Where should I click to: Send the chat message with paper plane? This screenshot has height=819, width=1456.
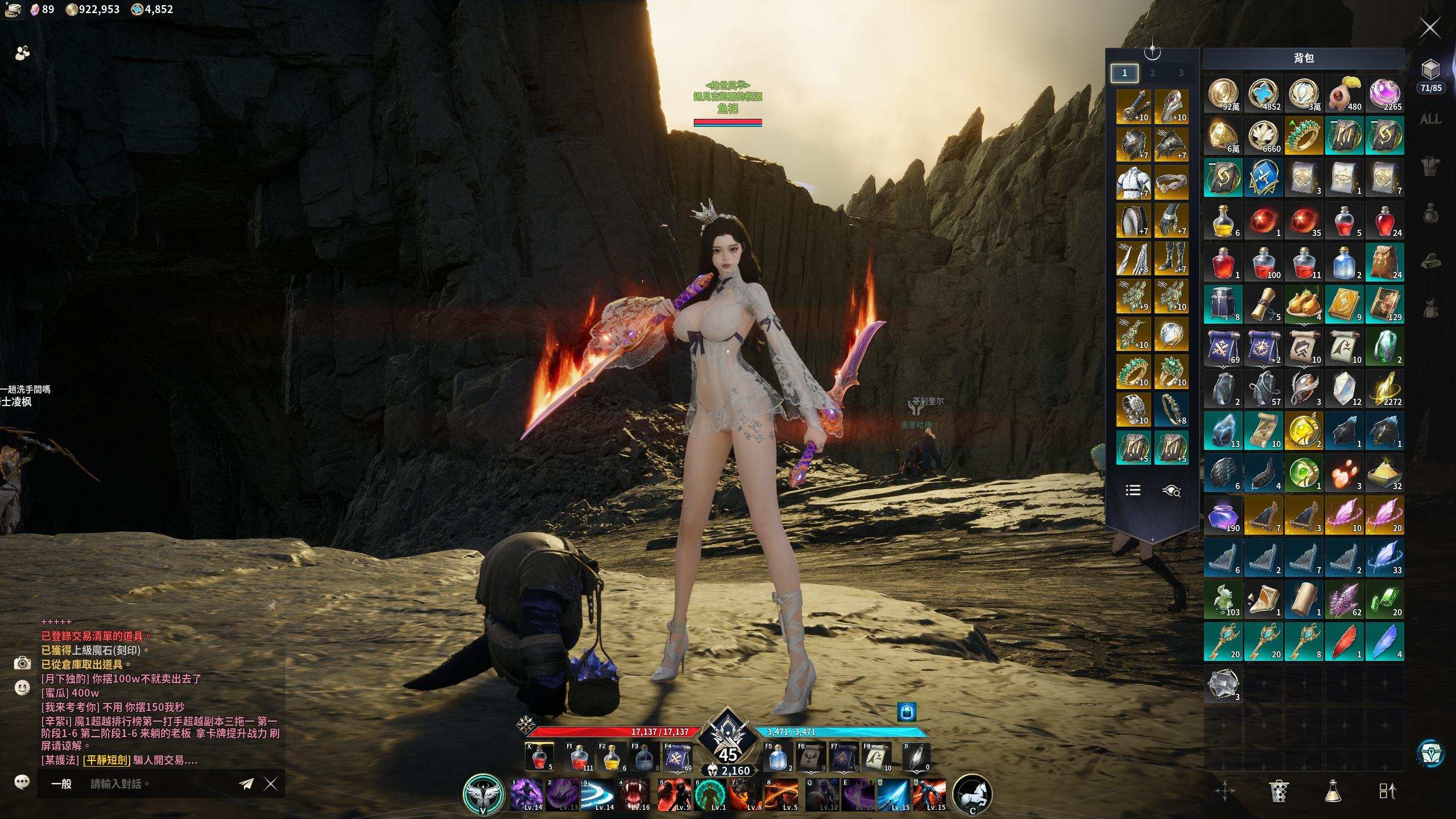(246, 784)
